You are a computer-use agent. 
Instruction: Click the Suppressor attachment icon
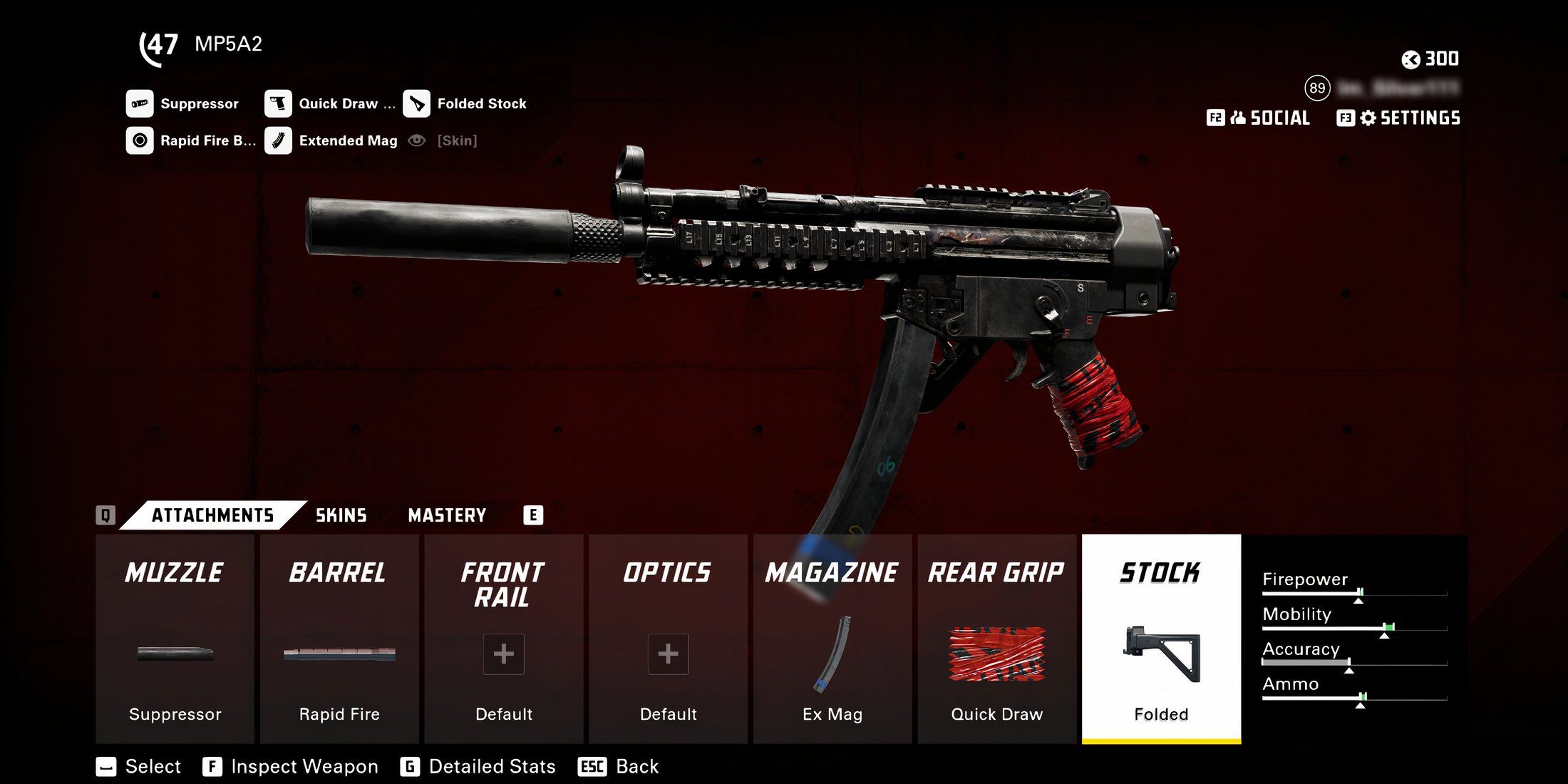tap(140, 103)
